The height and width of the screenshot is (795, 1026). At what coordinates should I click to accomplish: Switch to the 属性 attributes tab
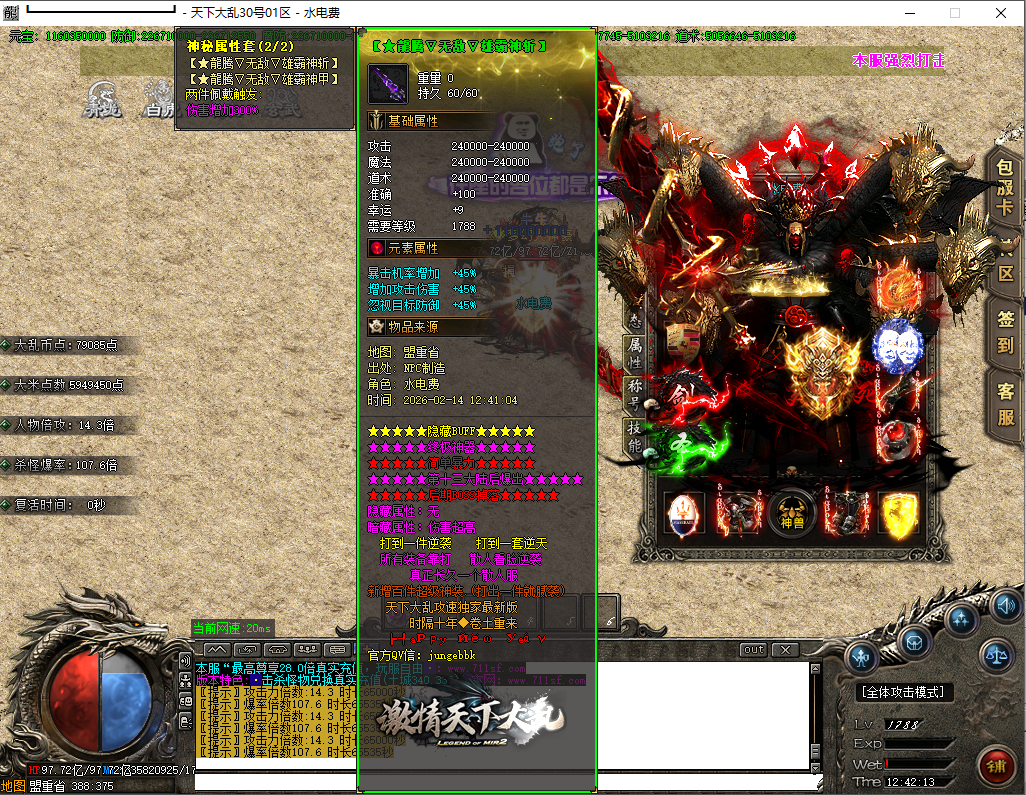[634, 353]
